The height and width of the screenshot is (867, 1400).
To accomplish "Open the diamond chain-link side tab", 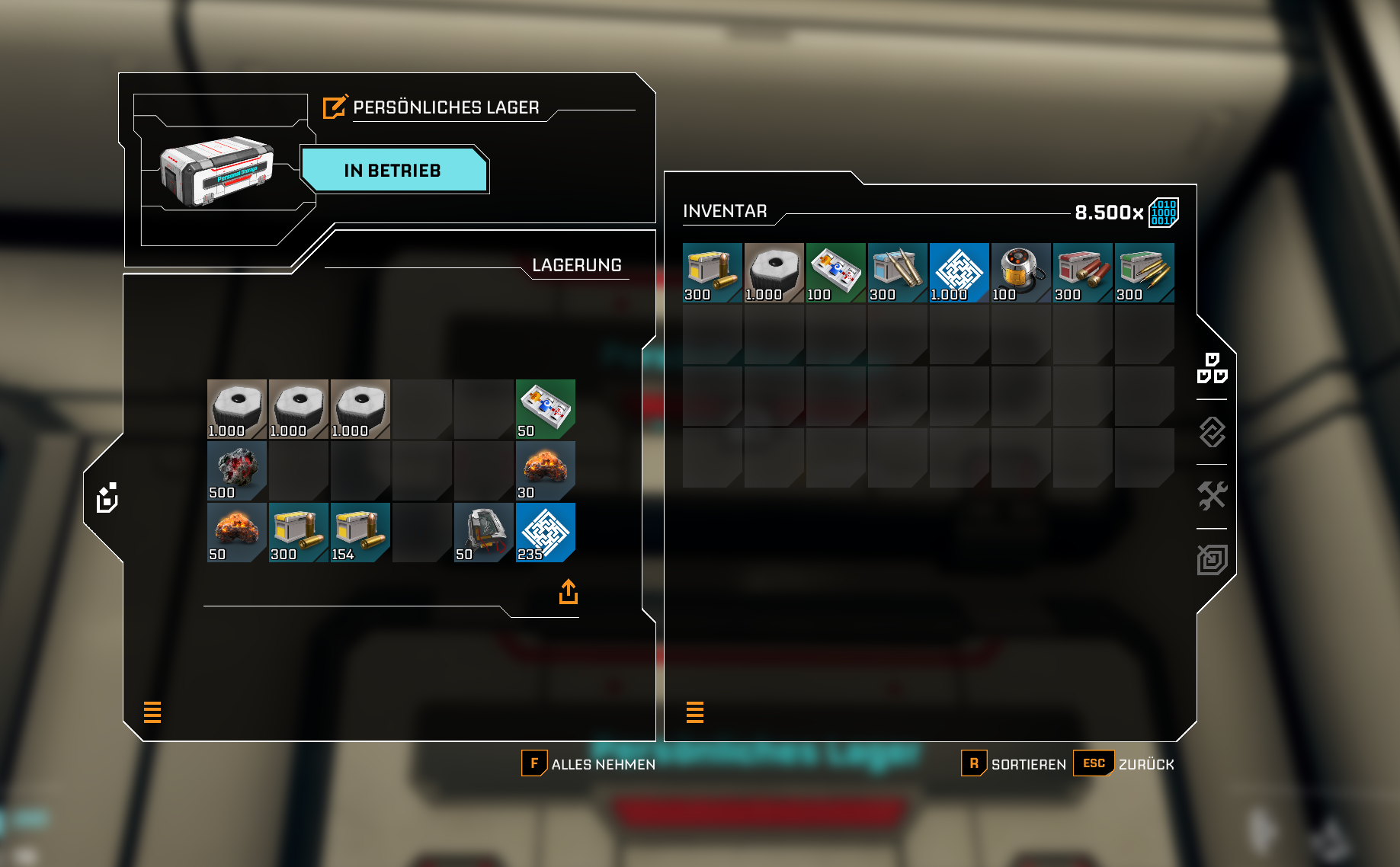I will [1212, 432].
